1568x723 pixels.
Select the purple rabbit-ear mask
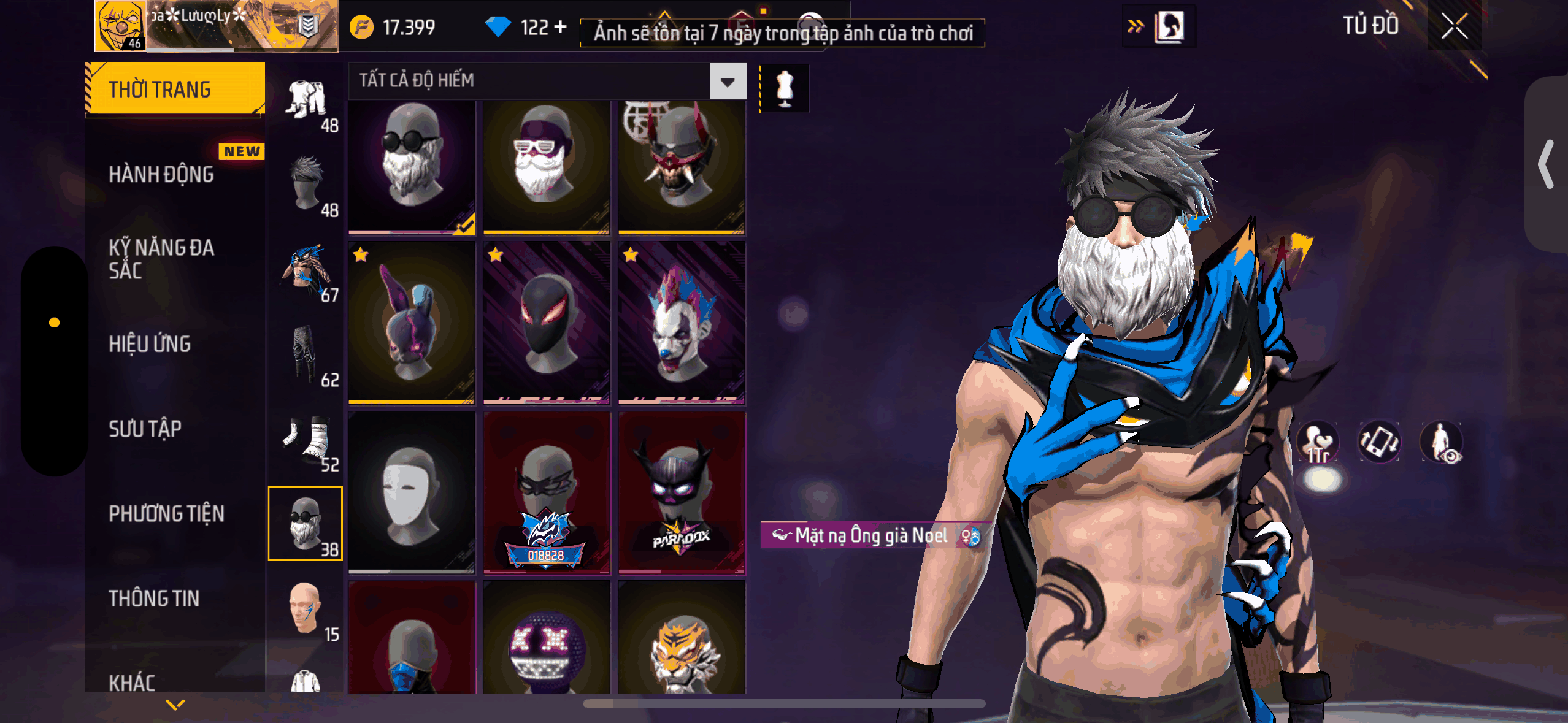[411, 323]
